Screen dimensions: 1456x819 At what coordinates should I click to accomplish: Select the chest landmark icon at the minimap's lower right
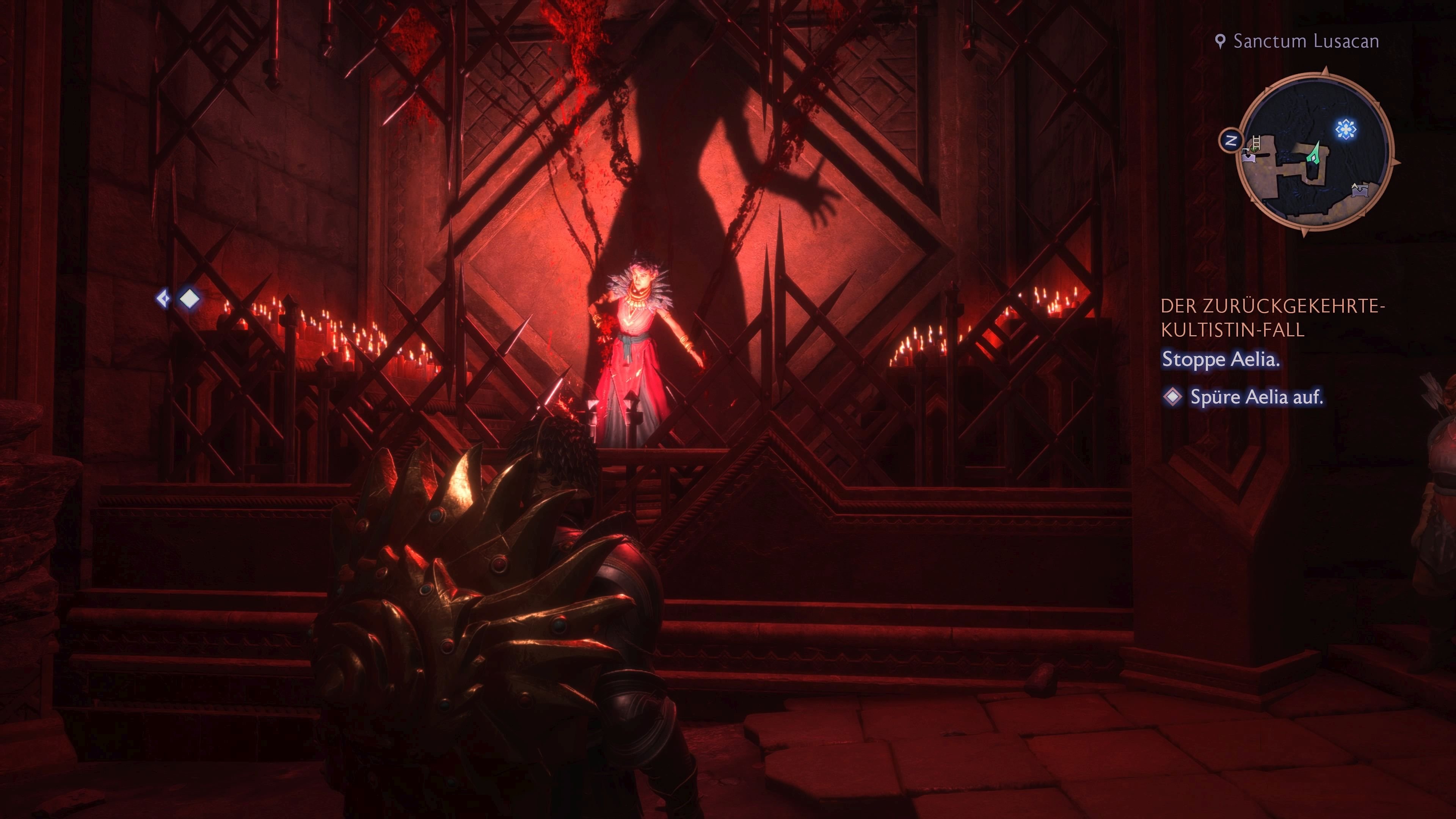(1360, 191)
